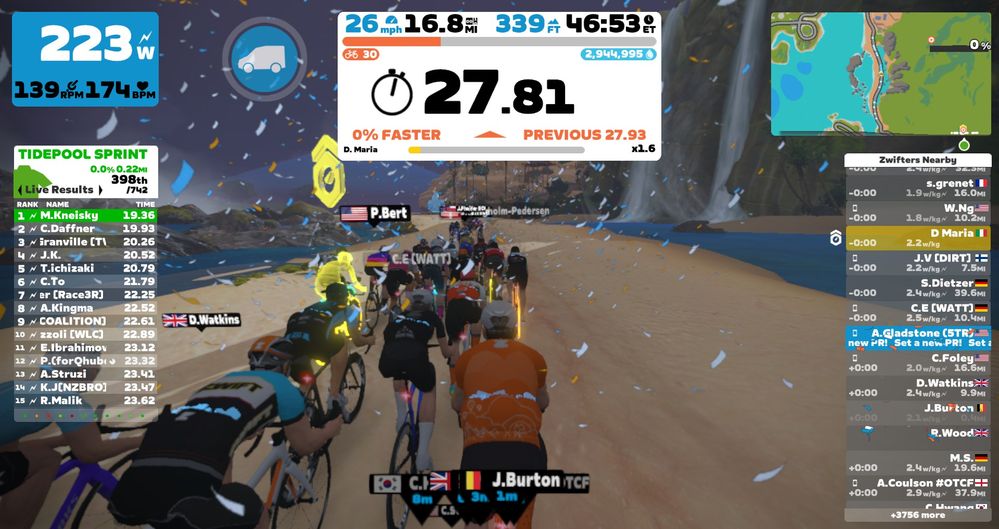The height and width of the screenshot is (529, 999).
Task: Select C.Daffner on the sprint leaderboard
Action: pos(86,228)
